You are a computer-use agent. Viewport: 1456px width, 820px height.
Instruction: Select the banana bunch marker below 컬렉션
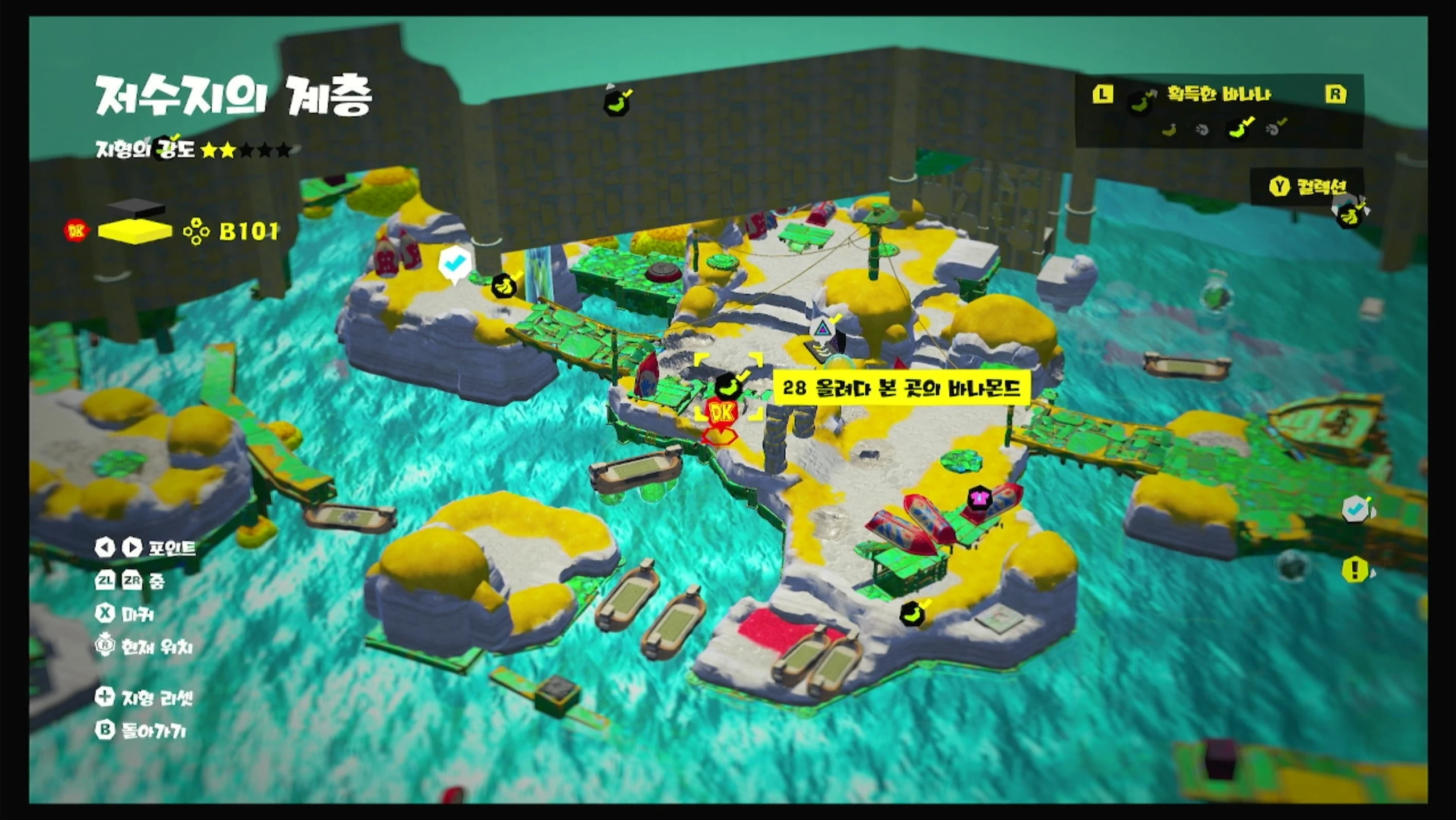[x=1348, y=215]
